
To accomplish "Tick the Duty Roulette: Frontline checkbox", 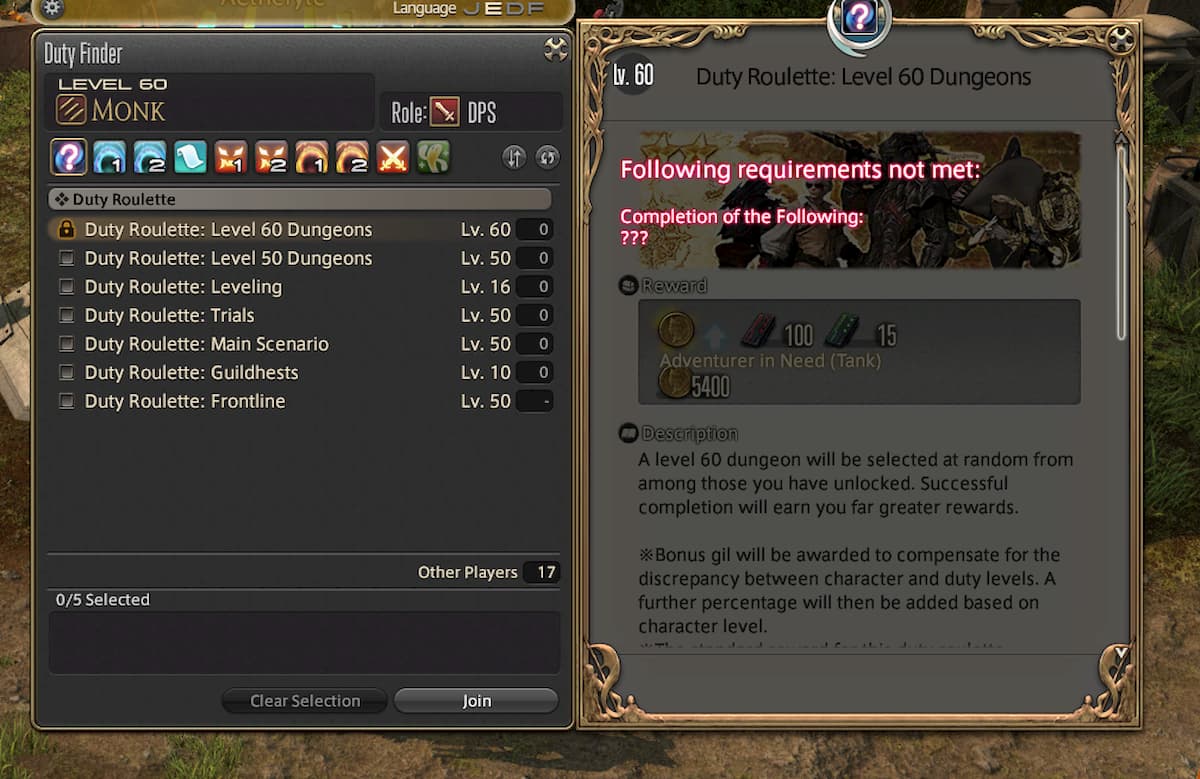I will tap(67, 402).
